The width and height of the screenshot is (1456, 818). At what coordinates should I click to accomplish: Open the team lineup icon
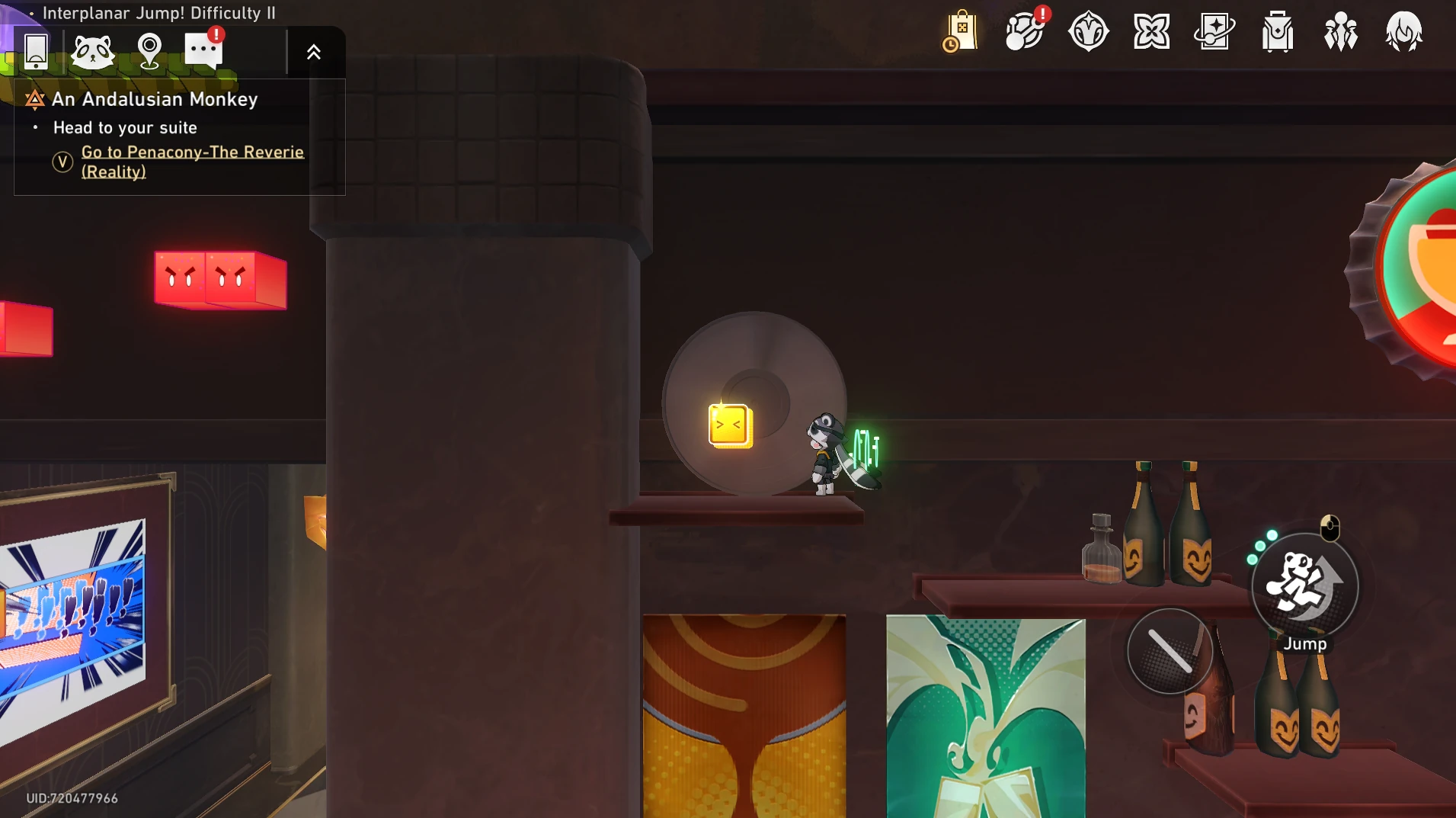(x=1341, y=32)
